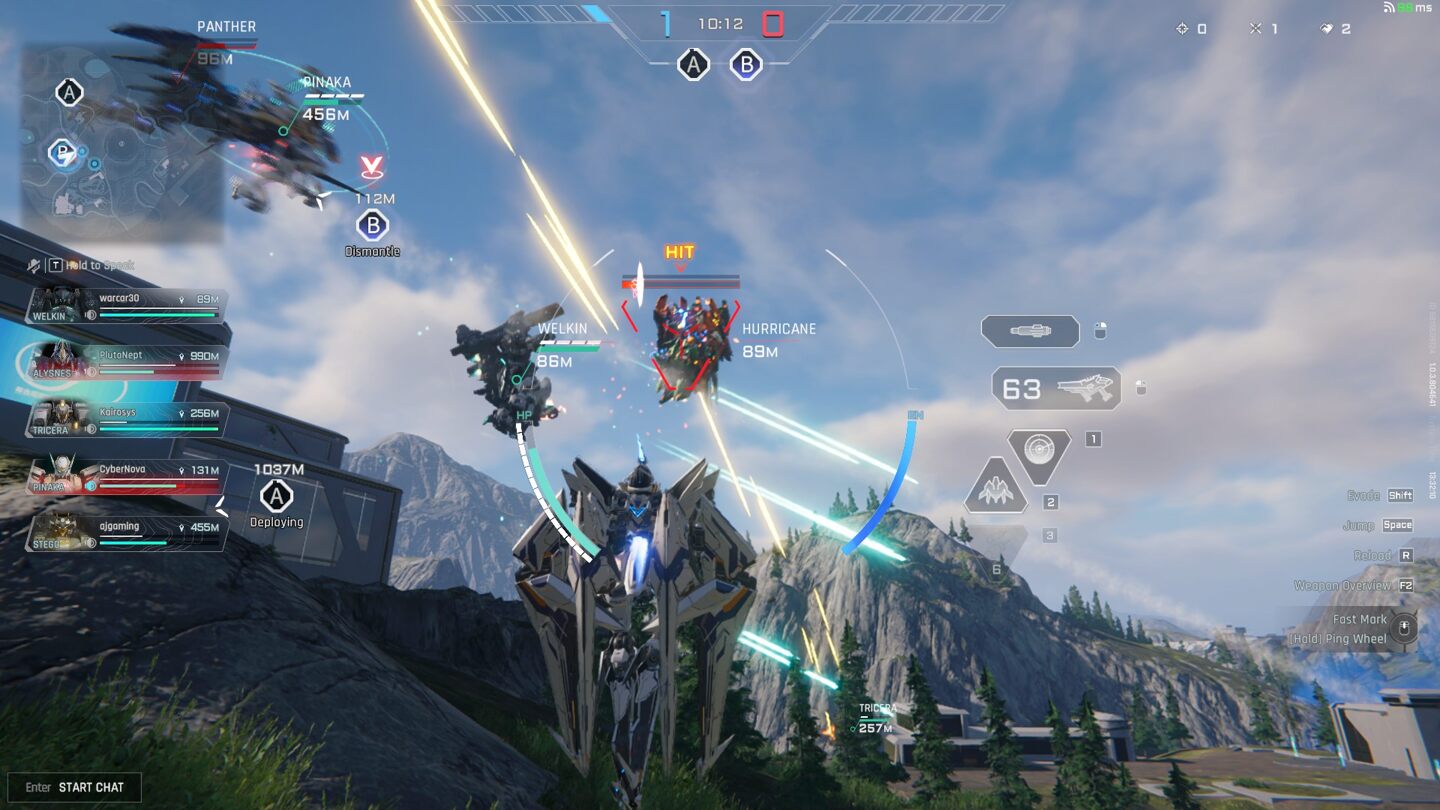Select the rifle weapon with 63 ammo
The height and width of the screenshot is (810, 1440).
click(x=1056, y=388)
